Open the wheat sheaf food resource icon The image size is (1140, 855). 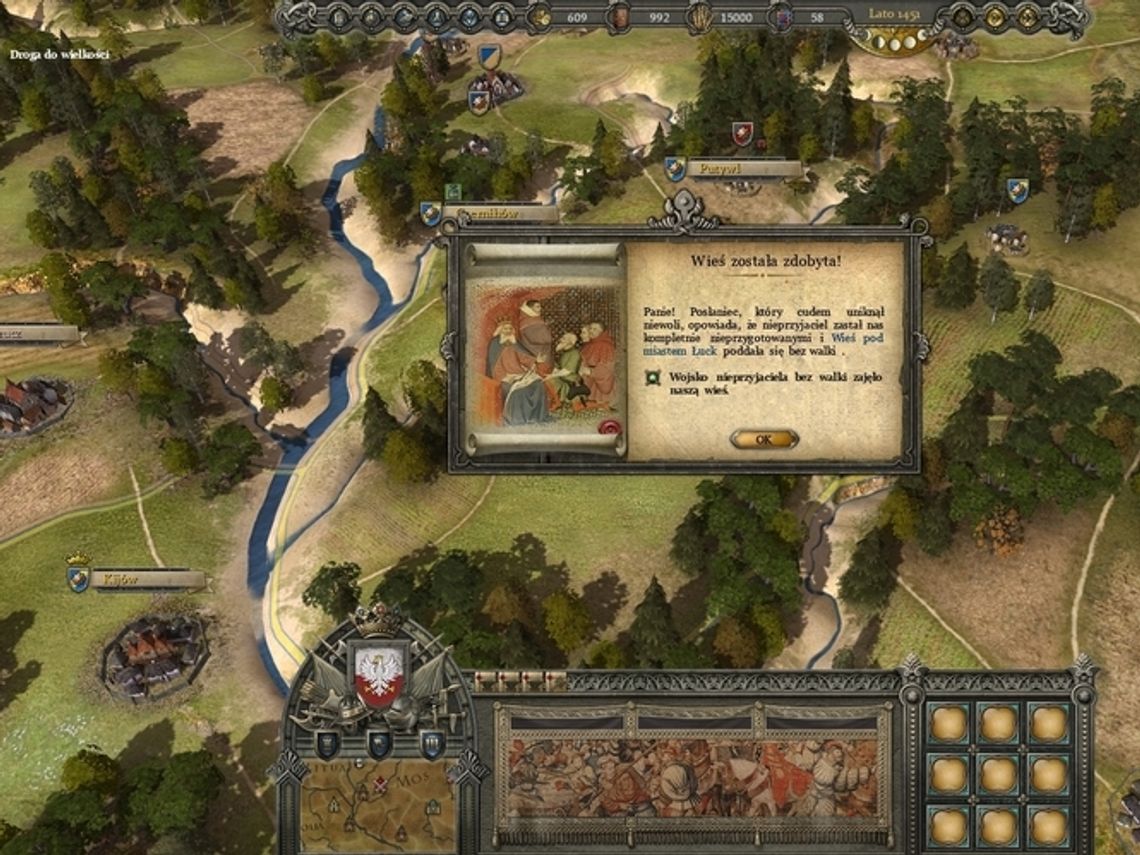tap(701, 16)
